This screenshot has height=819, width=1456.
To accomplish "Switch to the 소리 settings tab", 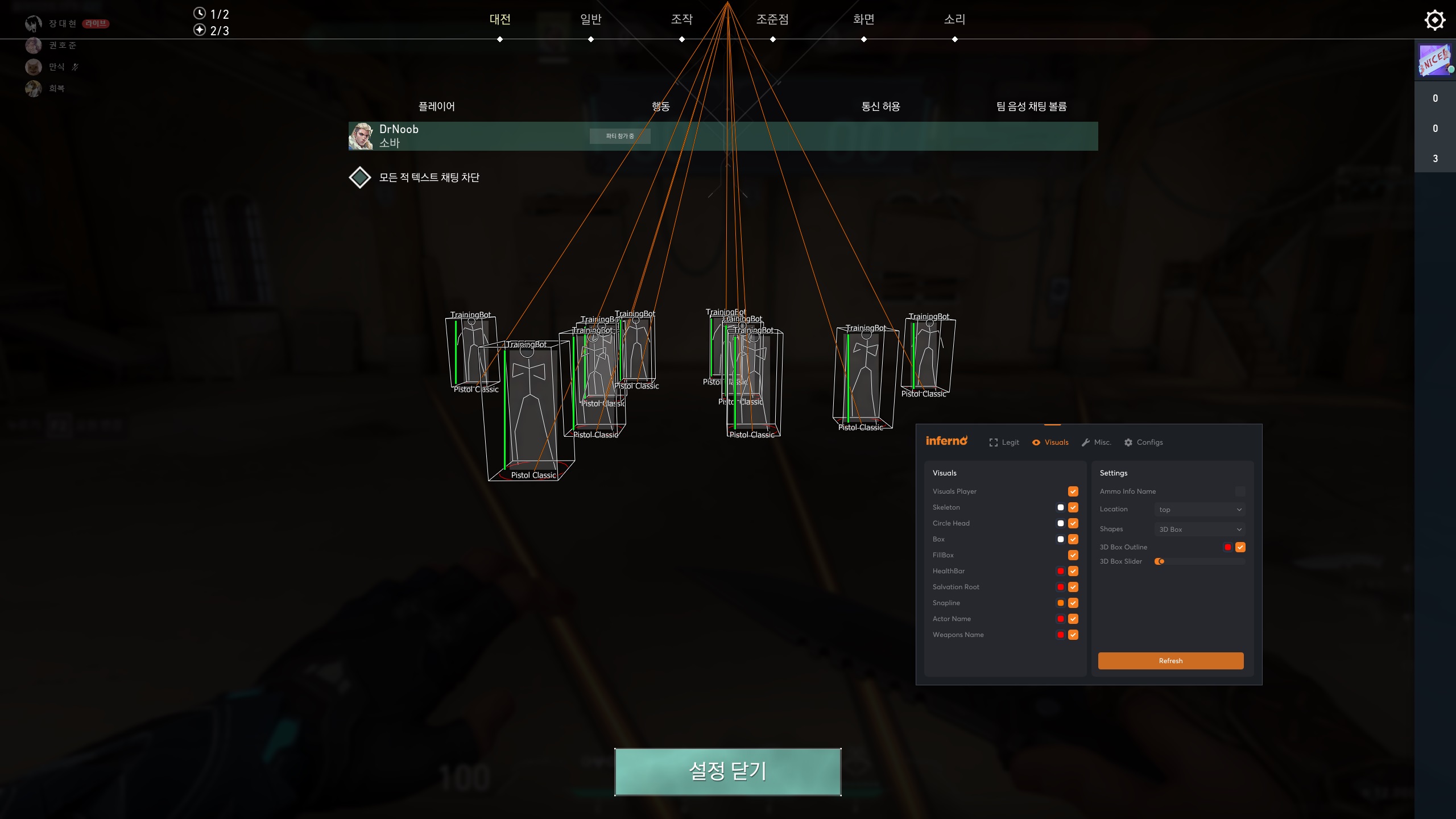I will pos(954,19).
